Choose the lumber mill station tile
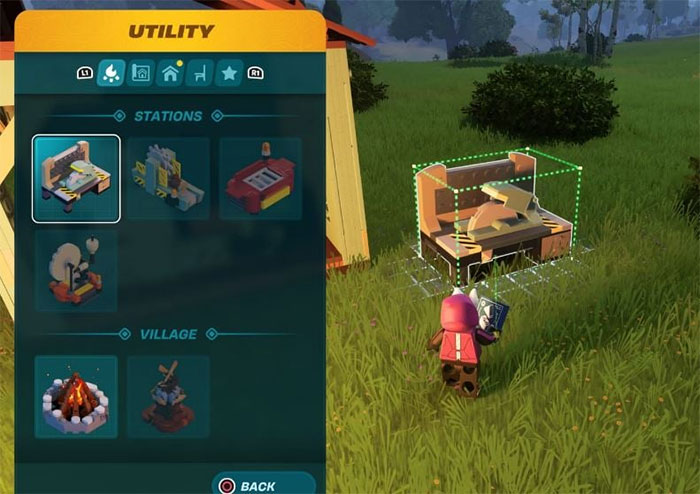This screenshot has height=494, width=700. click(168, 178)
